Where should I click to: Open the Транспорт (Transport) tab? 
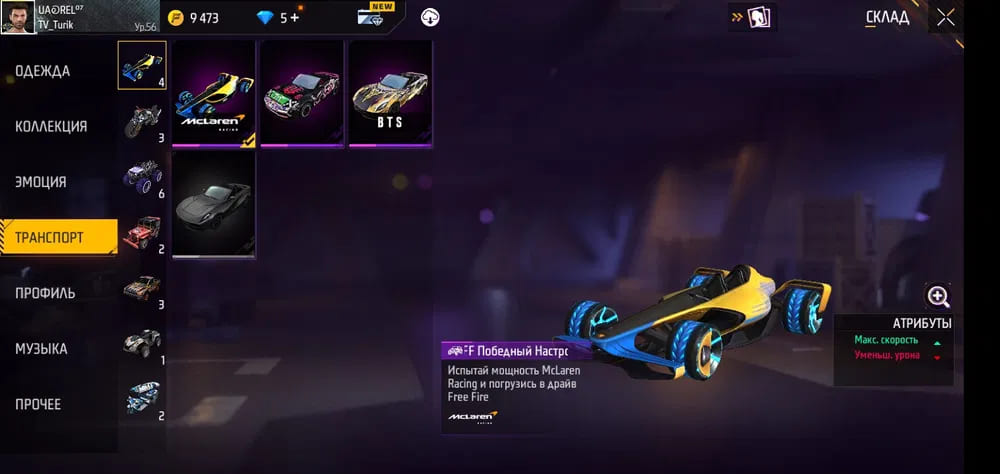[x=49, y=238]
